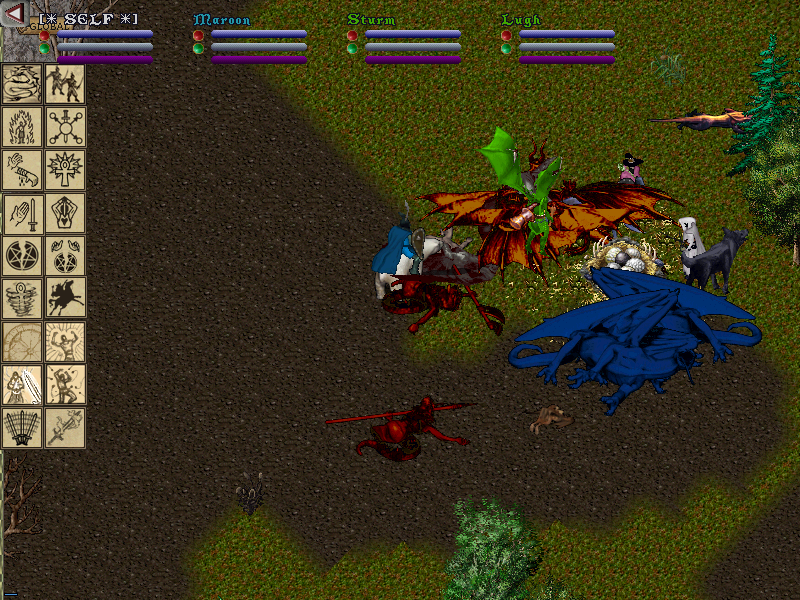Cast the radiant ankh spell
800x600 pixels.
tap(65, 170)
